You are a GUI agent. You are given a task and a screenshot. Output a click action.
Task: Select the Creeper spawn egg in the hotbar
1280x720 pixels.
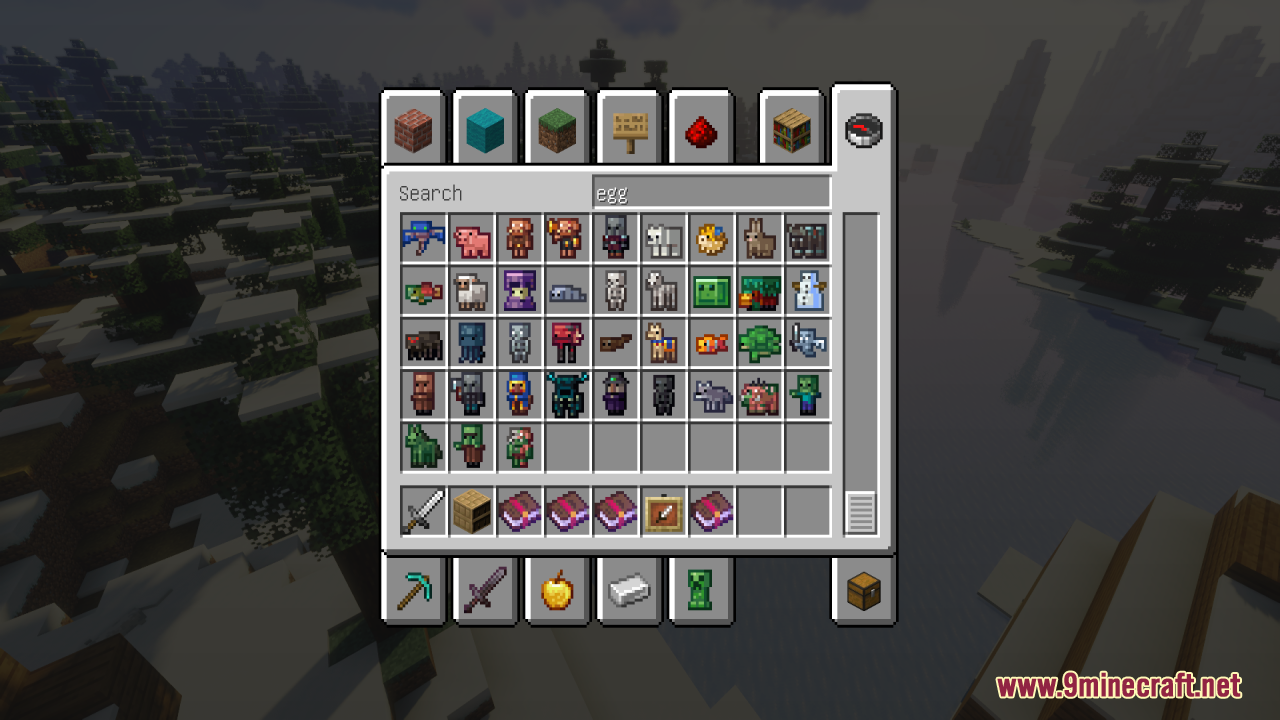tap(703, 591)
